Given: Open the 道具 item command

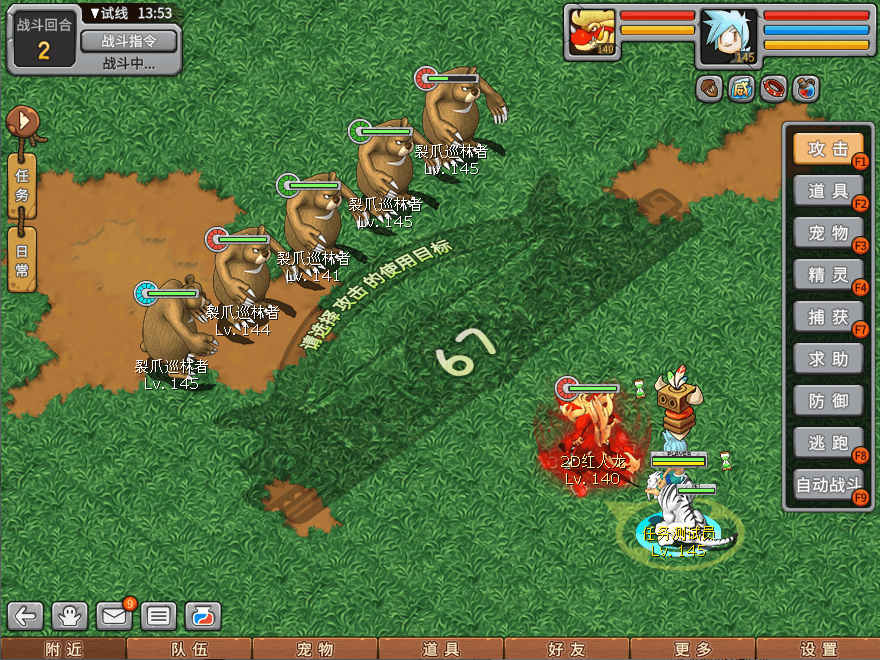Looking at the screenshot, I should (827, 191).
